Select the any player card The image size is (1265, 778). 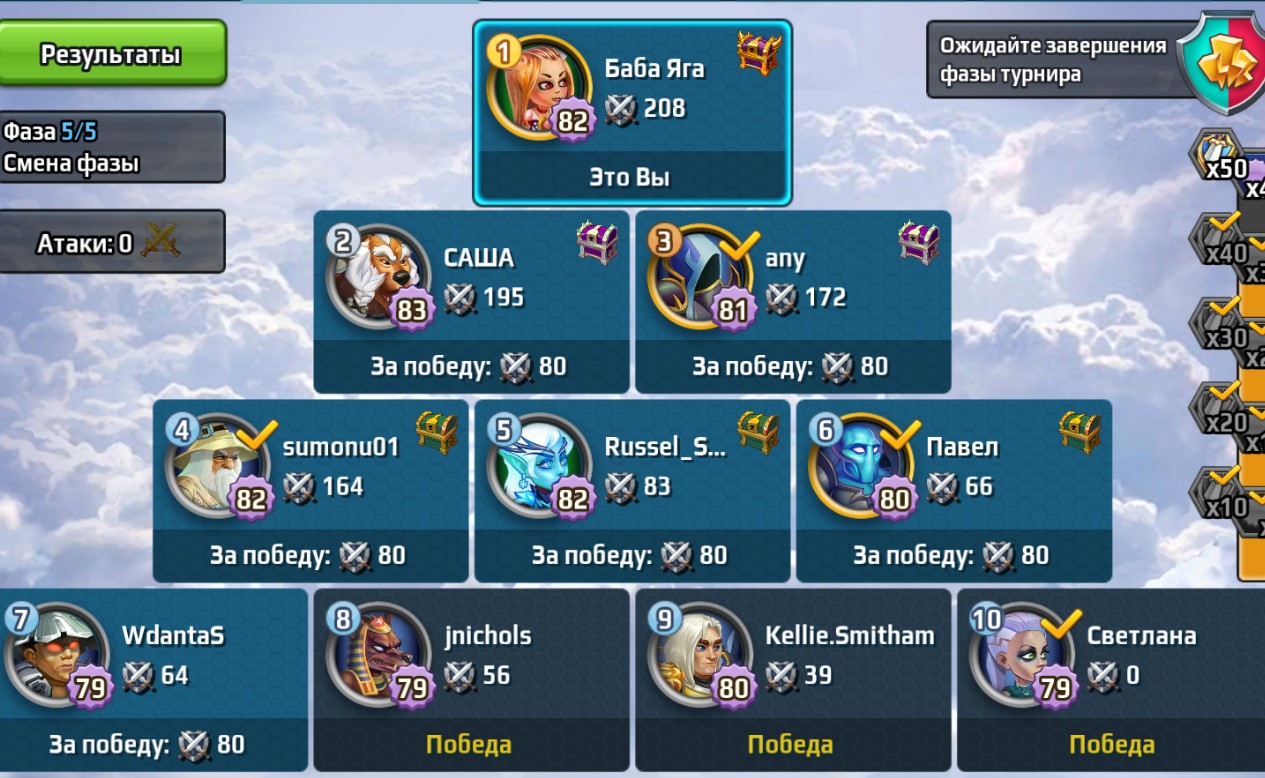pos(792,300)
